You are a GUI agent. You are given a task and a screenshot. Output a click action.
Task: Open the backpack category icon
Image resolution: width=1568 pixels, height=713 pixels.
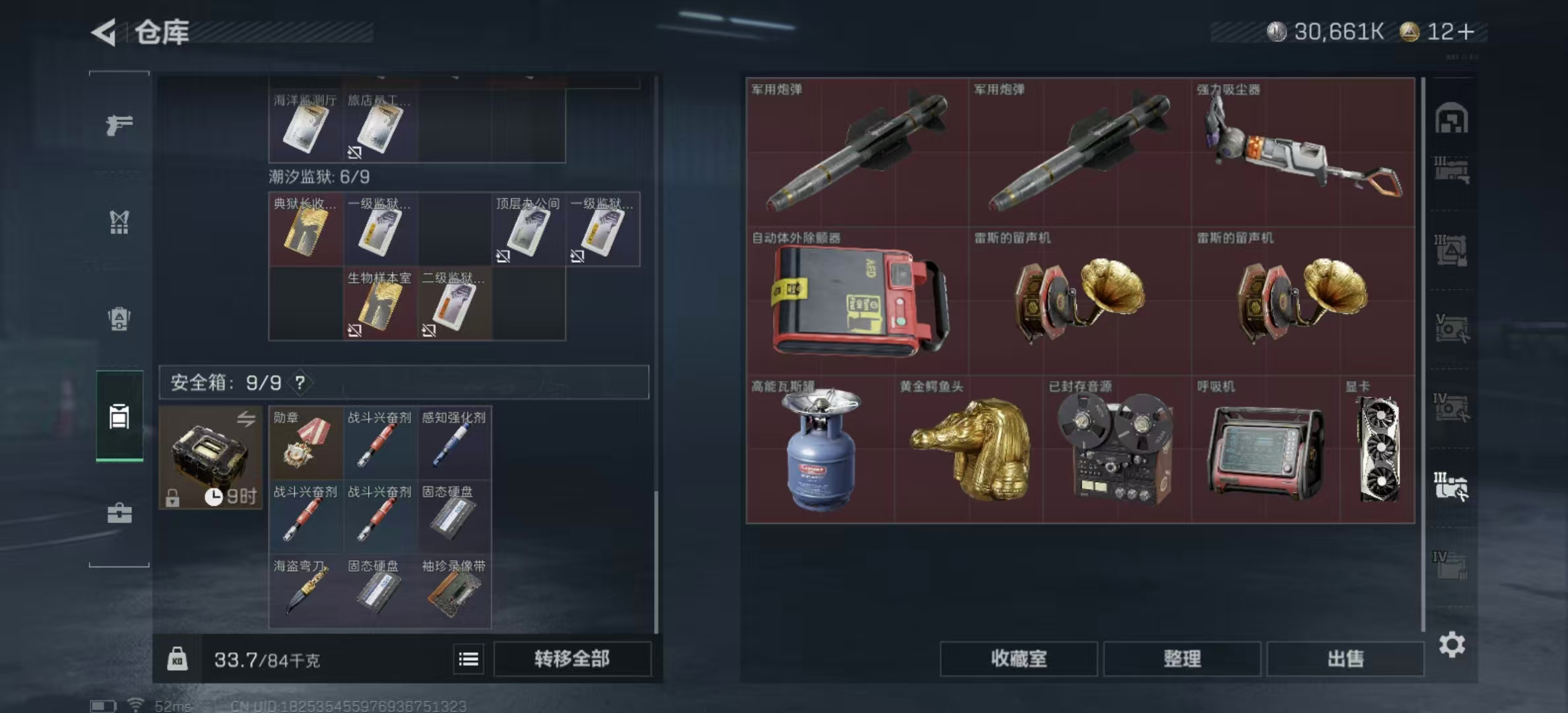tap(119, 319)
